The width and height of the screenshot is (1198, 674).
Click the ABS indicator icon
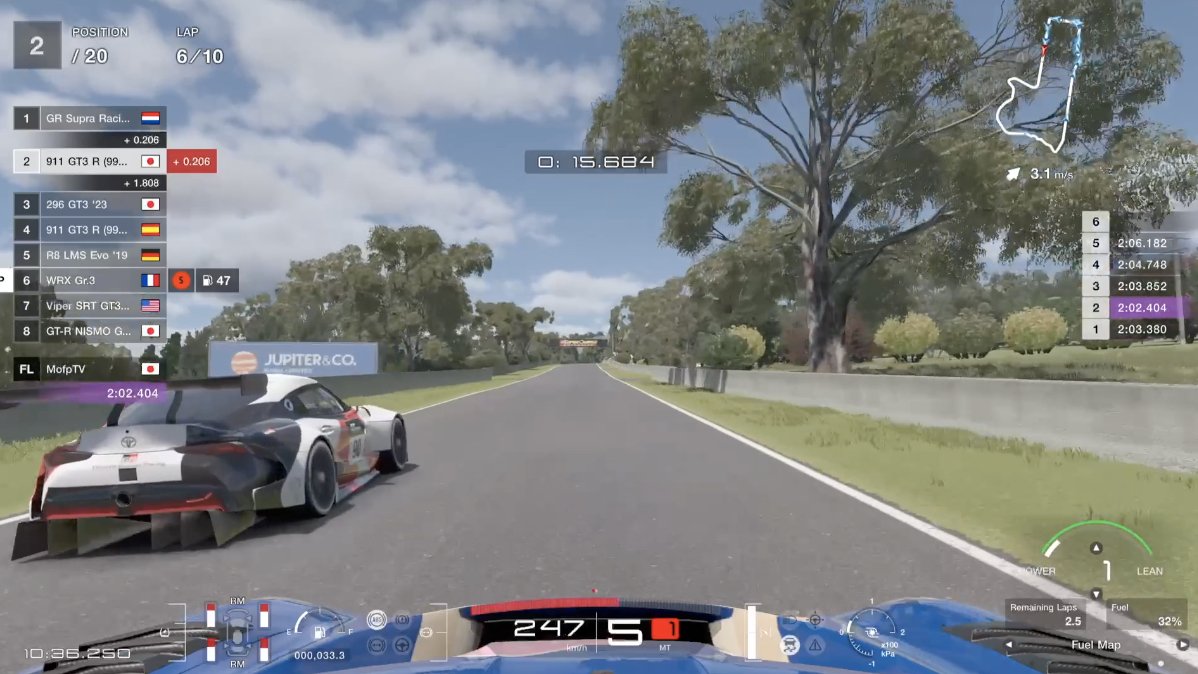pos(377,620)
